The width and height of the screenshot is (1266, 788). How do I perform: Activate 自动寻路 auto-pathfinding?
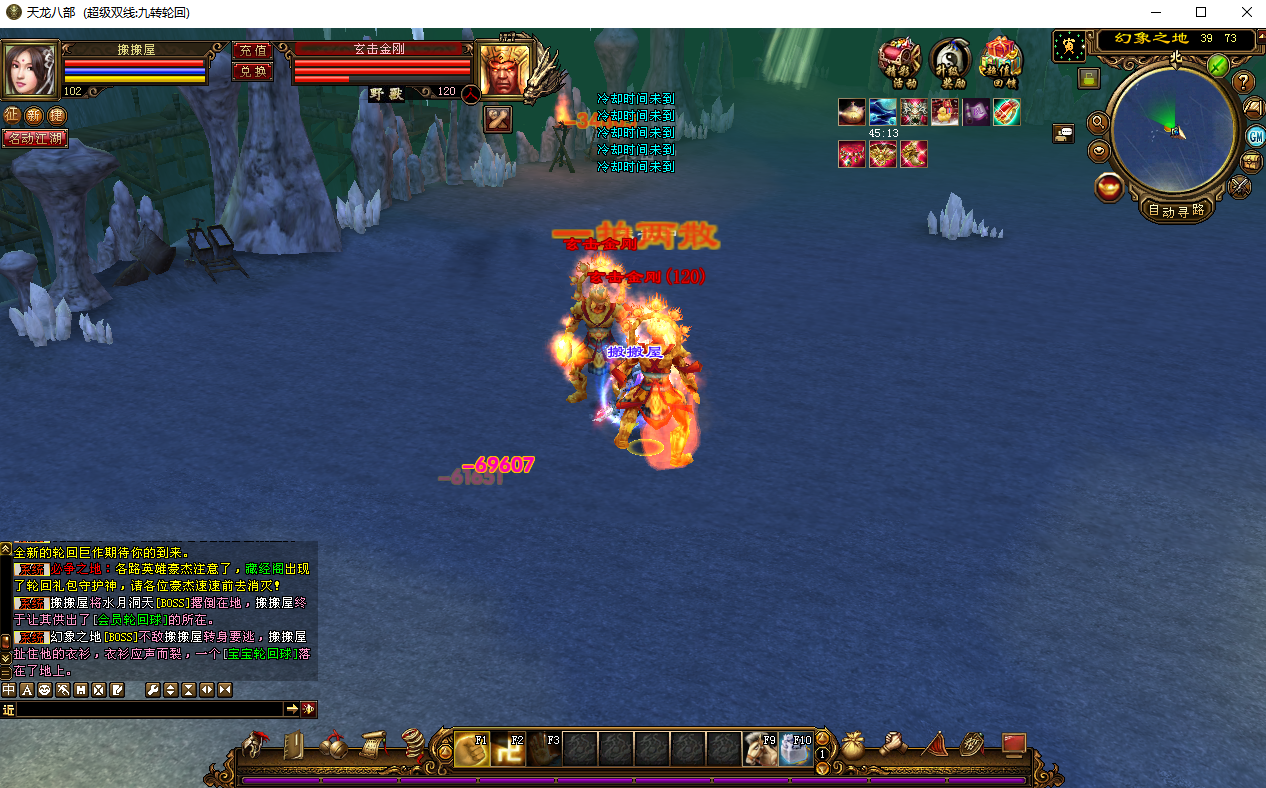point(1176,211)
